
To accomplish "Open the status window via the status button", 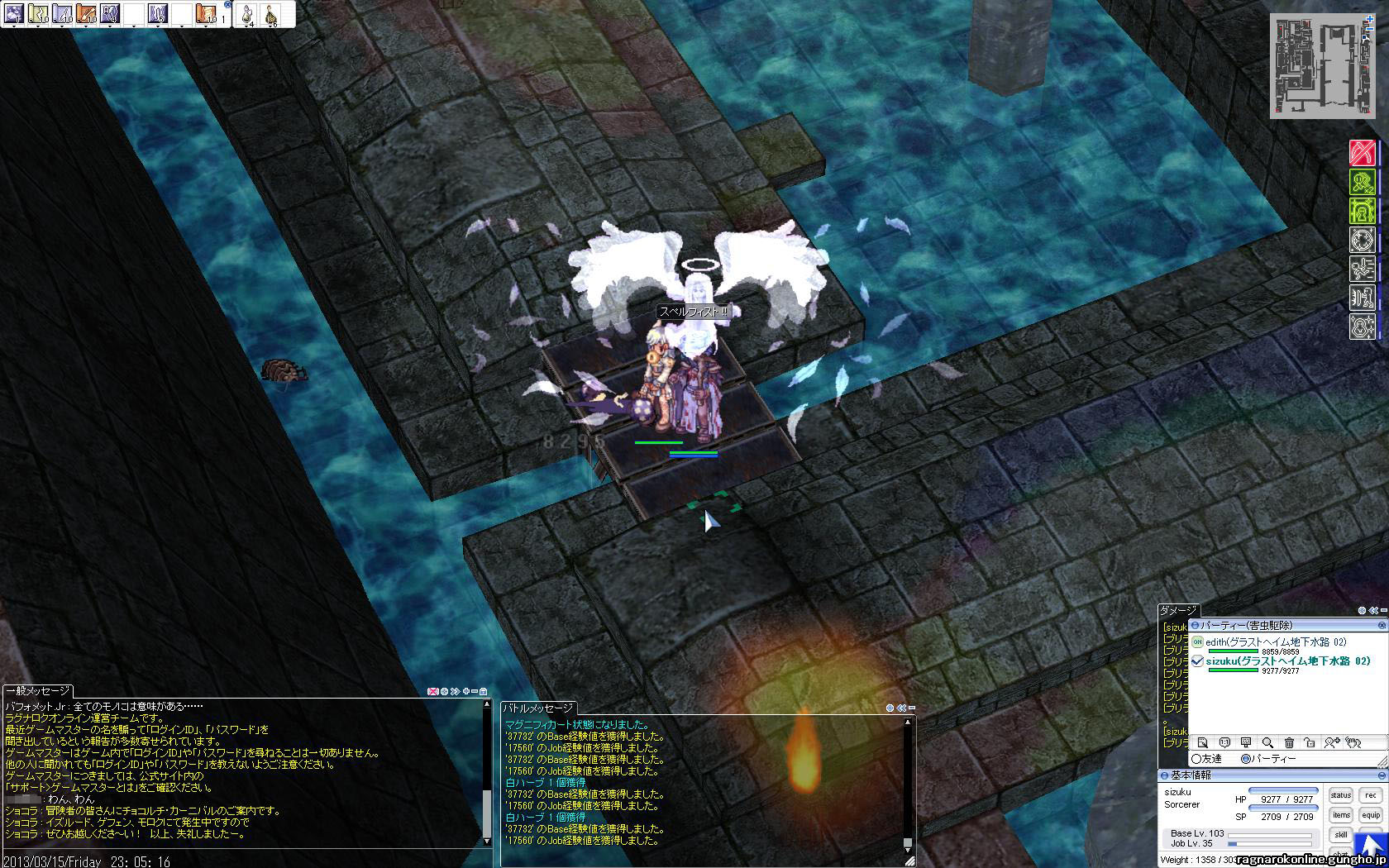I will click(1340, 795).
